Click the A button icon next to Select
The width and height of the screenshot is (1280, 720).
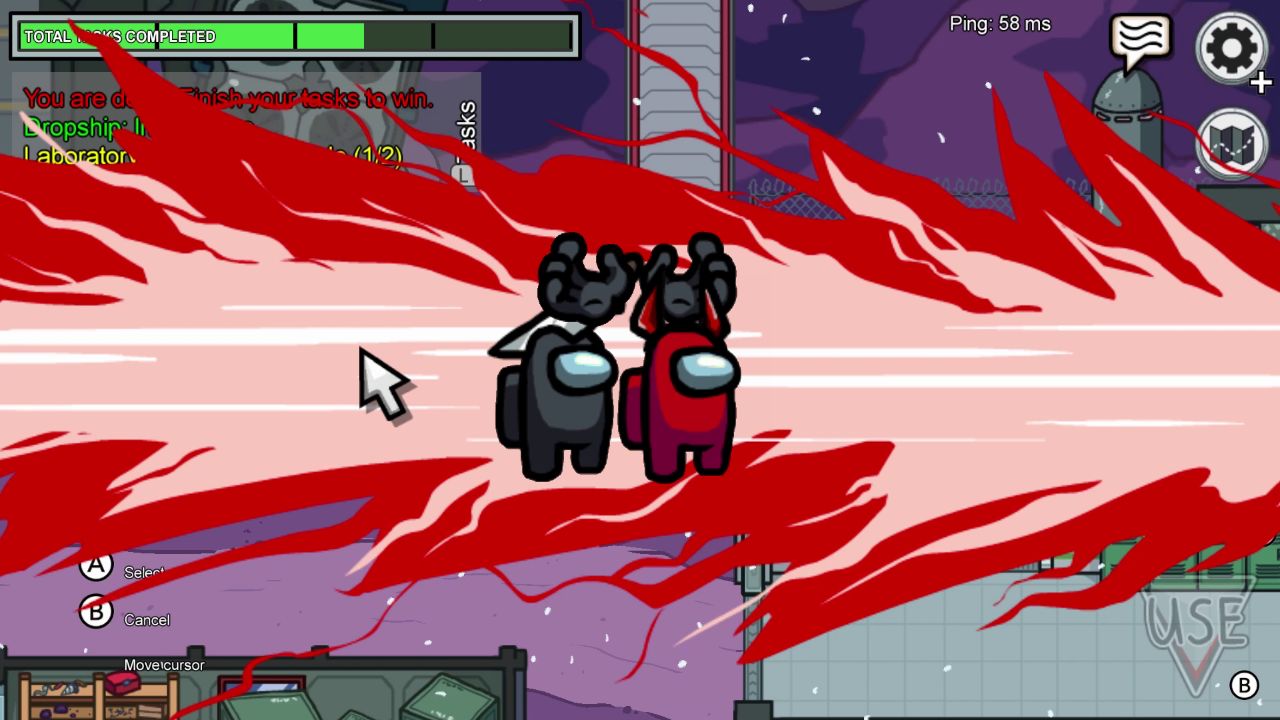[x=96, y=566]
